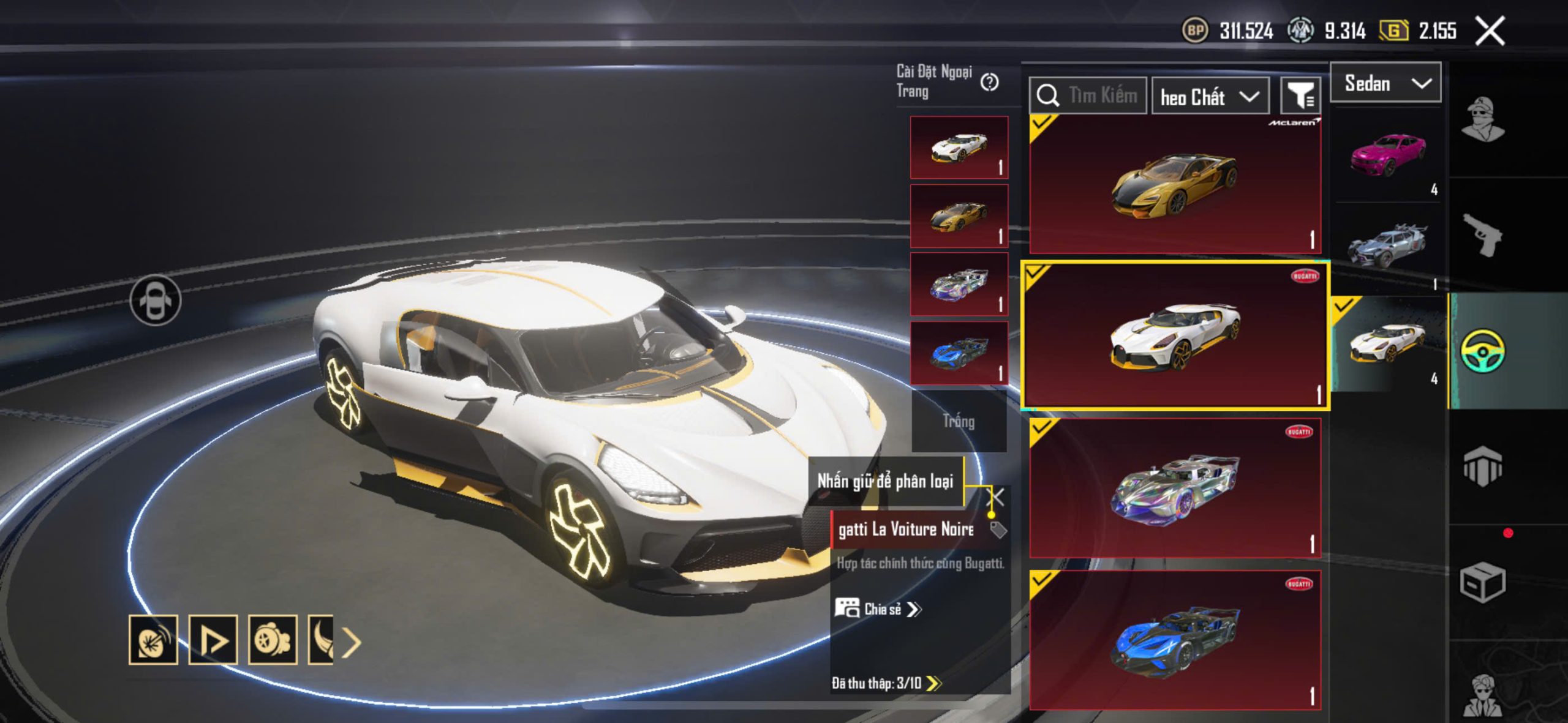1568x723 pixels.
Task: Select the white Bugatti La Voiture Noire card
Action: click(x=1175, y=335)
